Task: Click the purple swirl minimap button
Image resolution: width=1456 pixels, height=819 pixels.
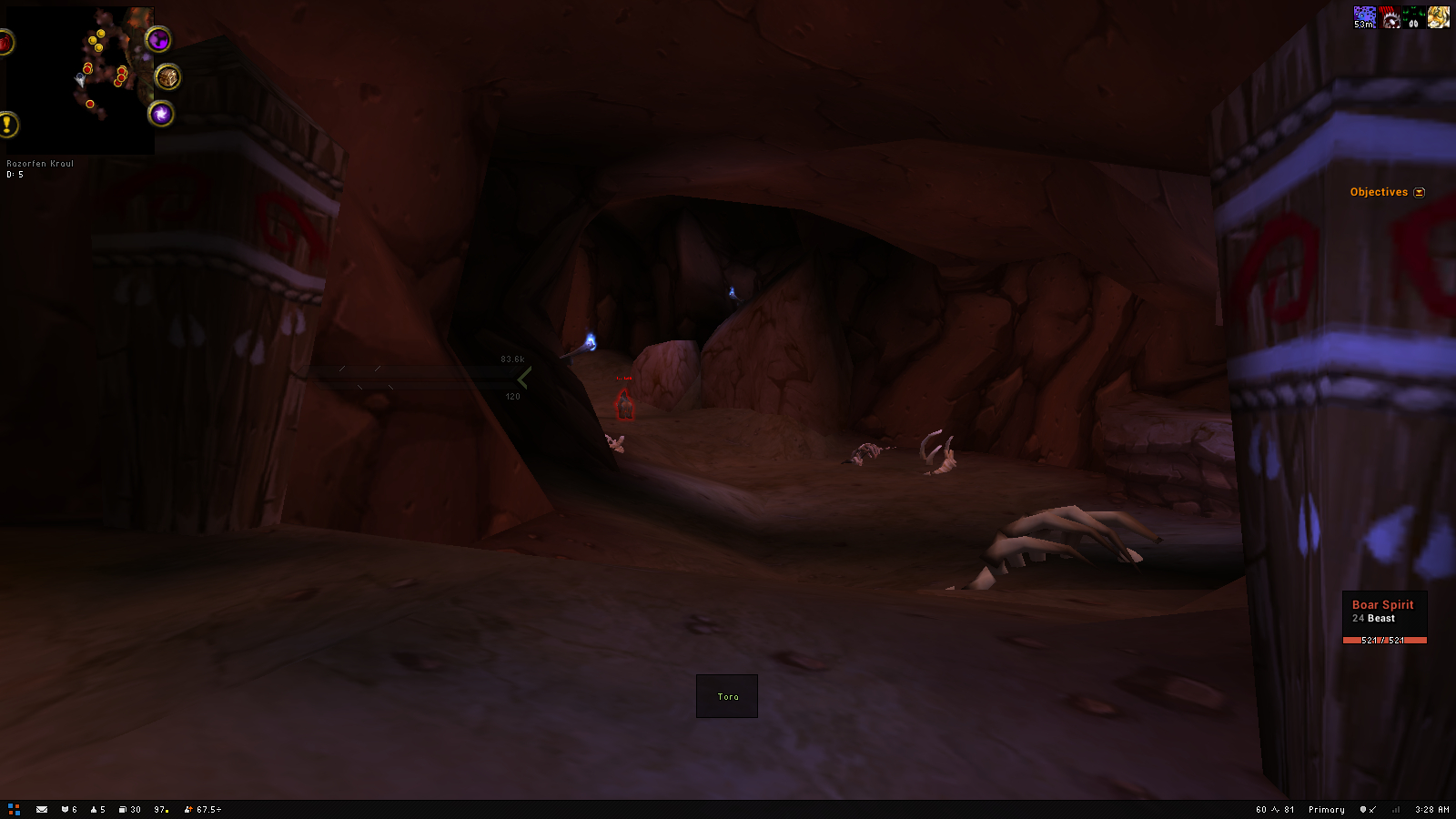Action: [x=161, y=114]
